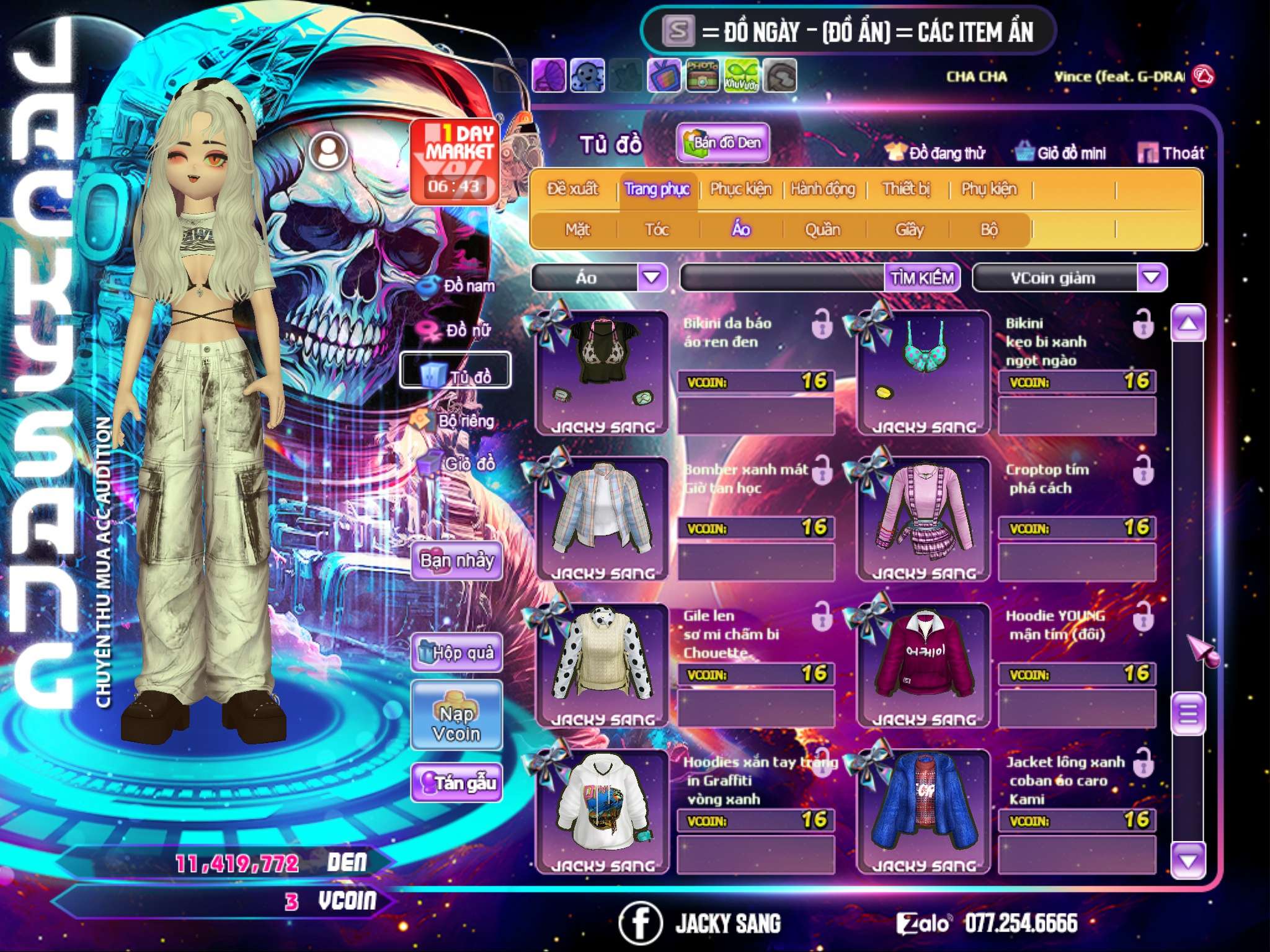Open Giỏ đồ mini cart

[x=1061, y=153]
